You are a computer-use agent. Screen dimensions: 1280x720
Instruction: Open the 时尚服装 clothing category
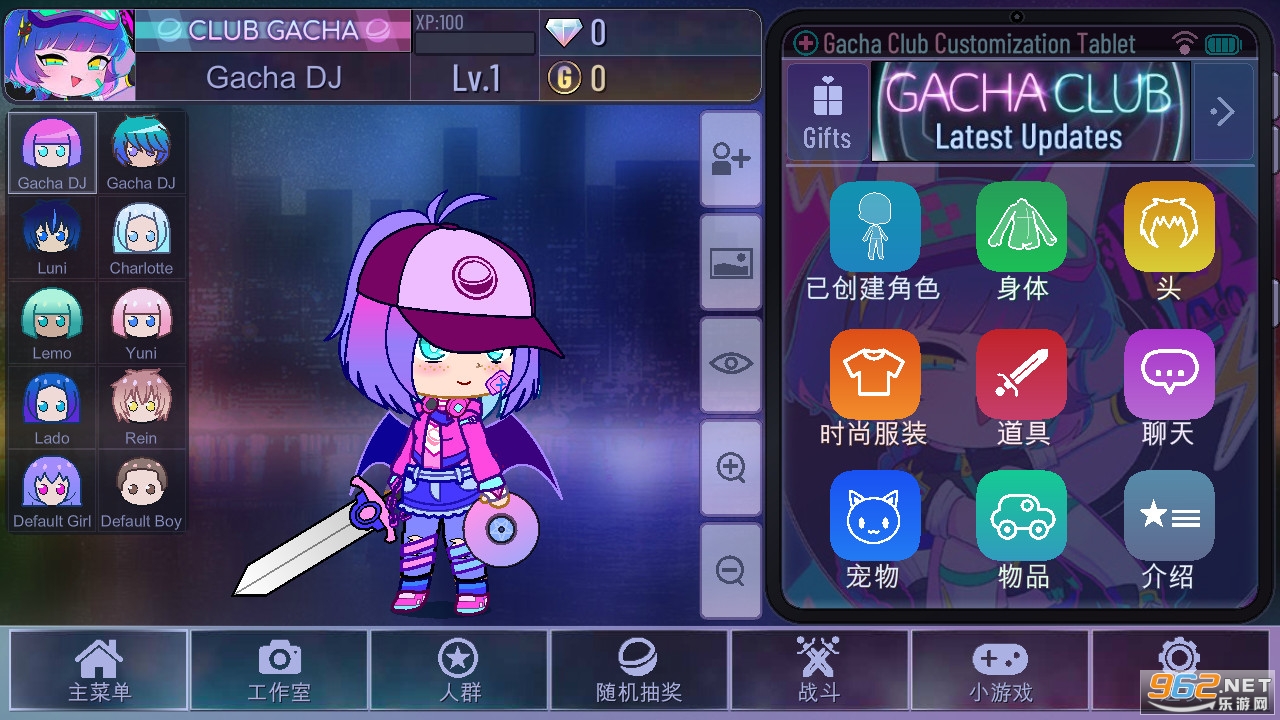874,387
